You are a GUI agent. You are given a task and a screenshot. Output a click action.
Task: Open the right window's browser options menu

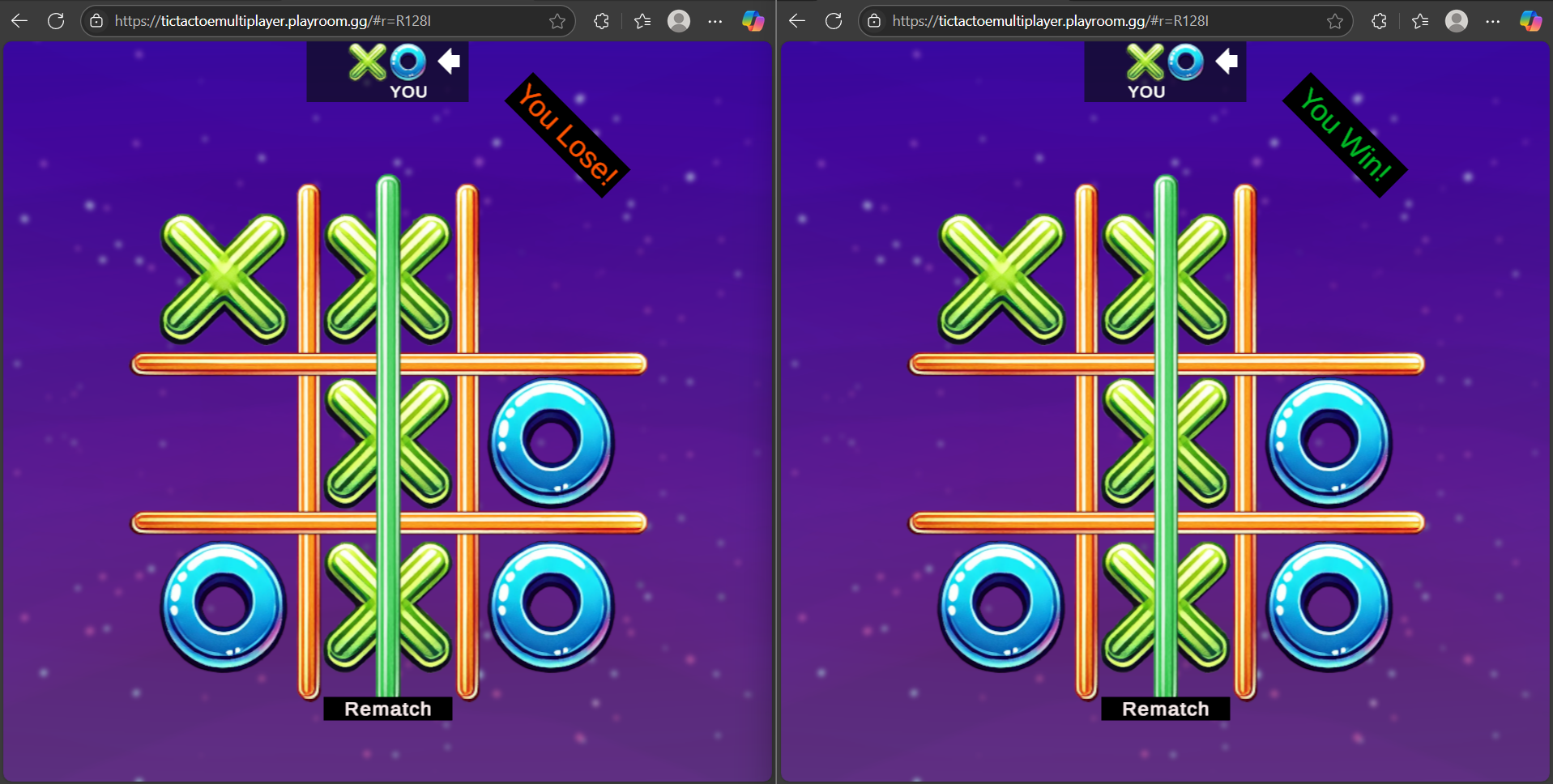click(x=1493, y=21)
